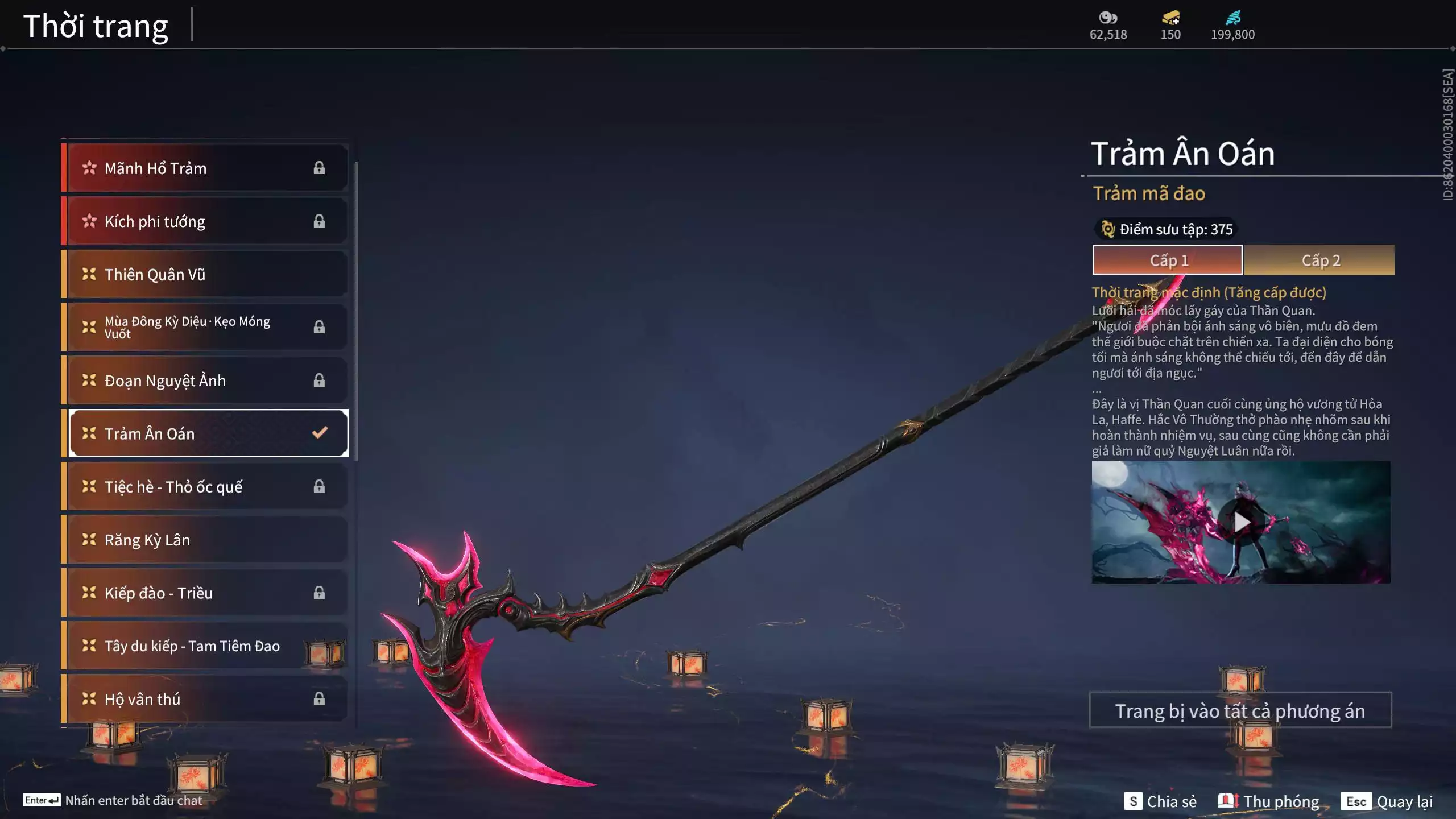Pick the Mùa Đông Kỳ Diệu skin row
The image size is (1456, 819).
[x=205, y=327]
